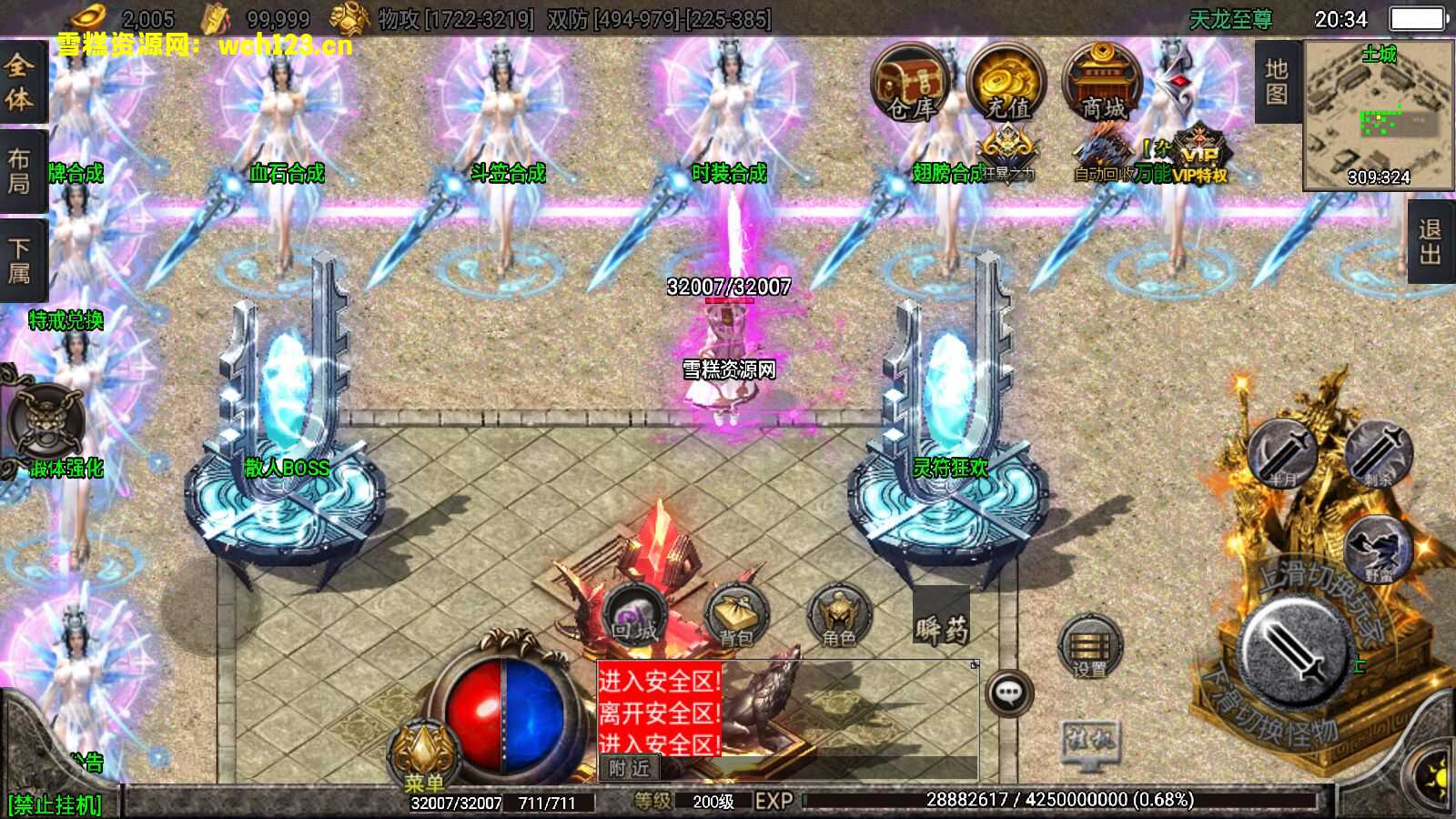Open the 角色 character sheet
Screen dimensions: 1456x819
(839, 617)
